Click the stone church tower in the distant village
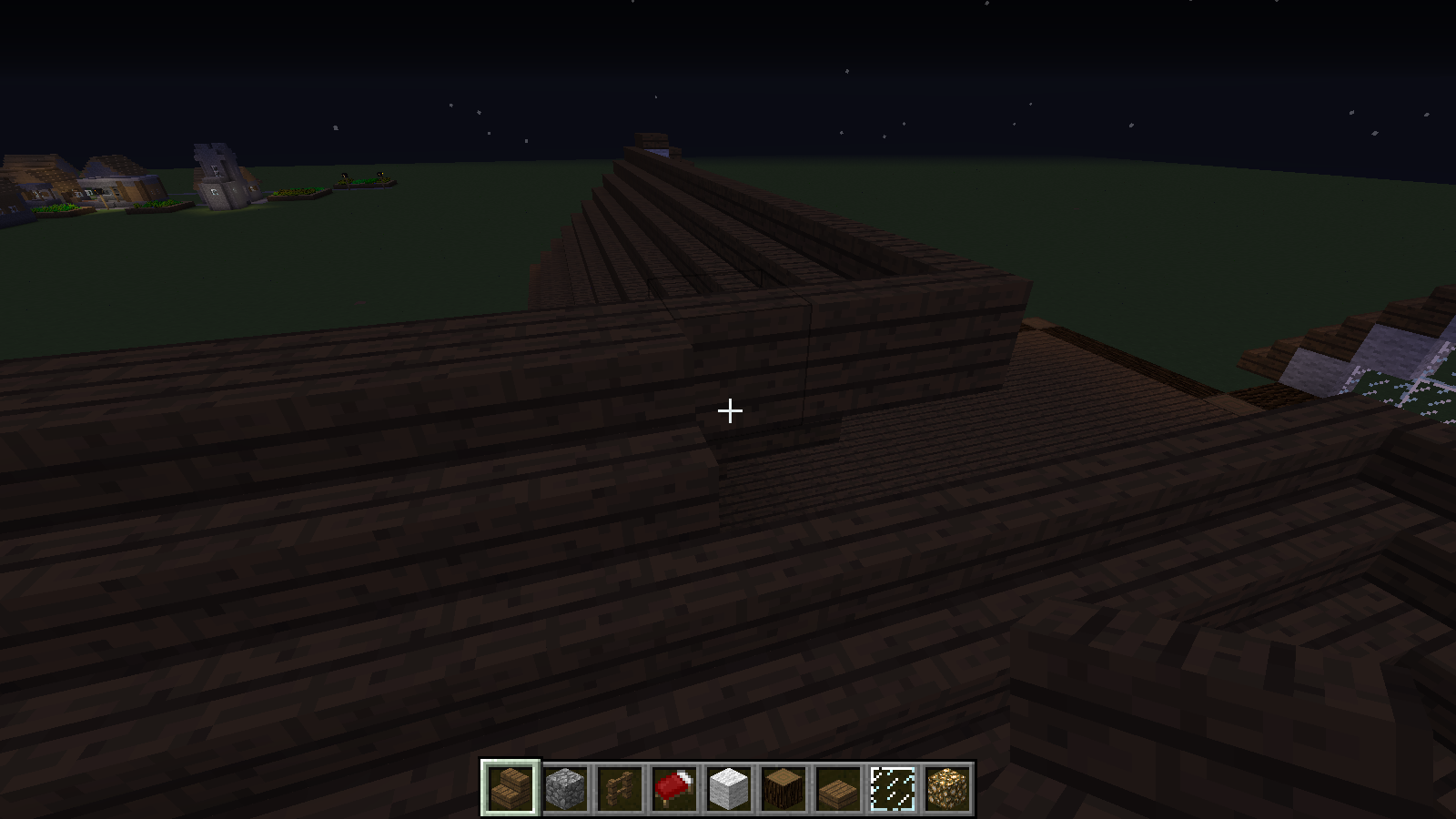1456x819 pixels. click(x=211, y=173)
